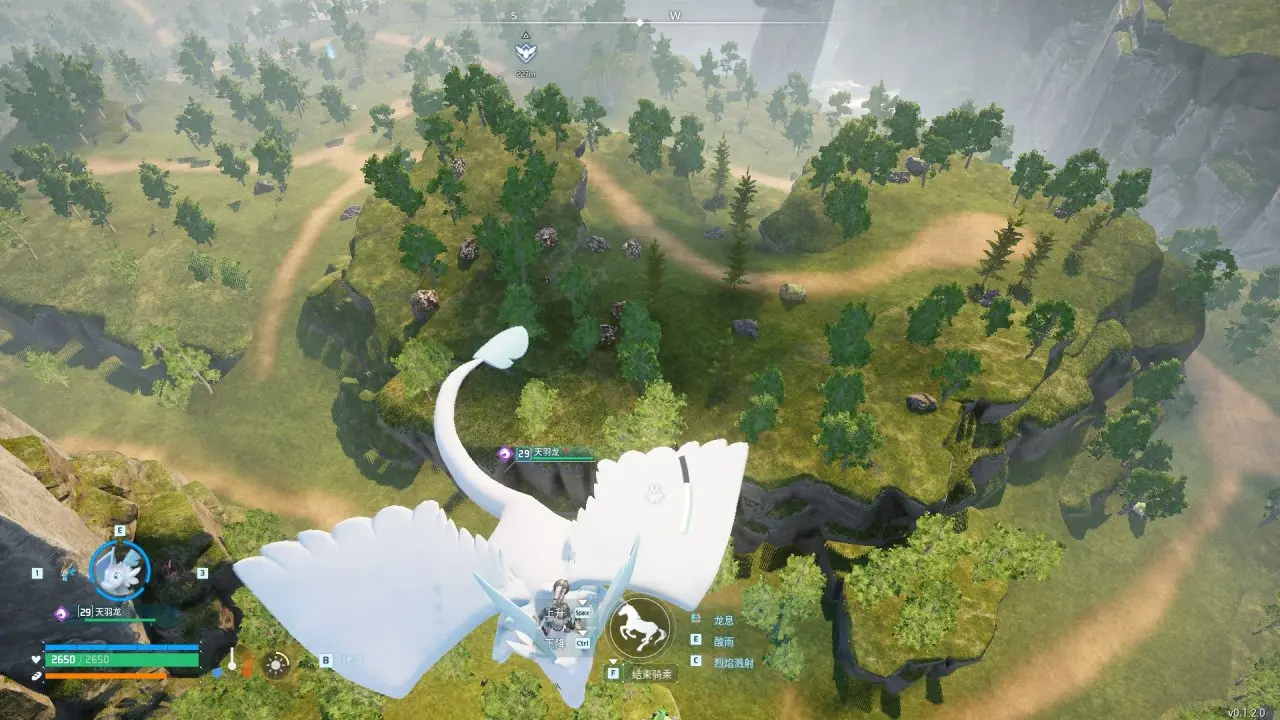The height and width of the screenshot is (720, 1280).
Task: Click the winged base marker on compass
Action: tap(525, 52)
